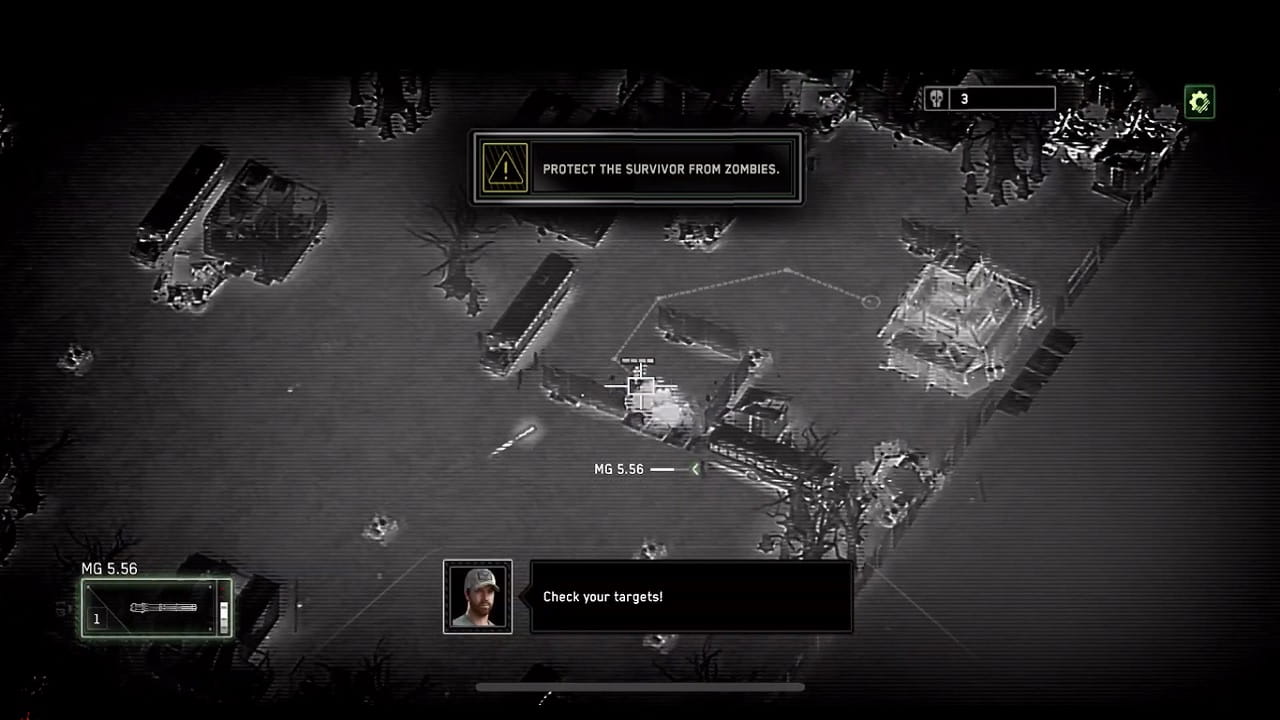
Task: Toggle the red indicator on the weapon card
Action: pos(222,590)
